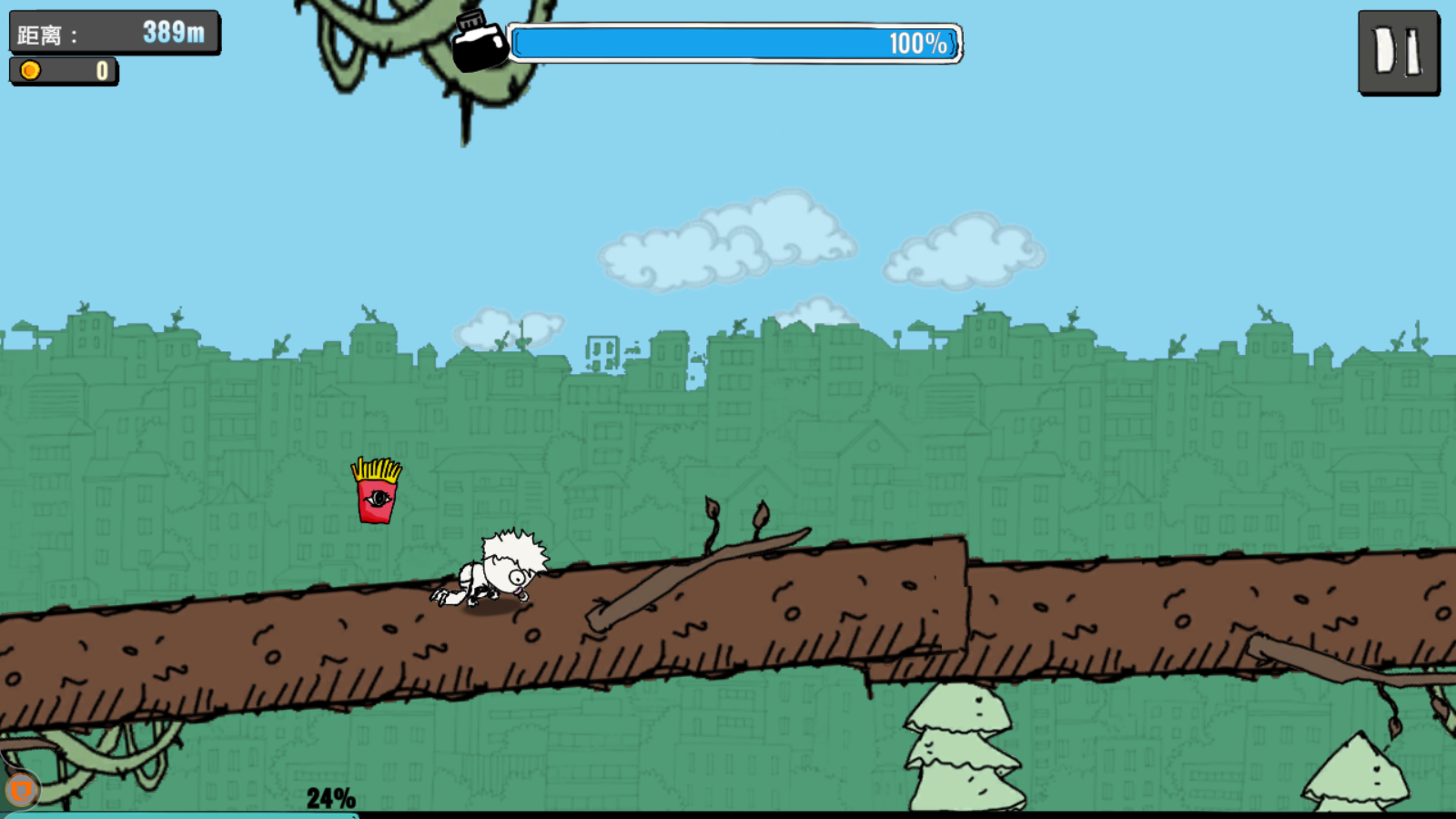This screenshot has width=1456, height=819.
Task: Open the orange floating overlay icon
Action: click(21, 790)
